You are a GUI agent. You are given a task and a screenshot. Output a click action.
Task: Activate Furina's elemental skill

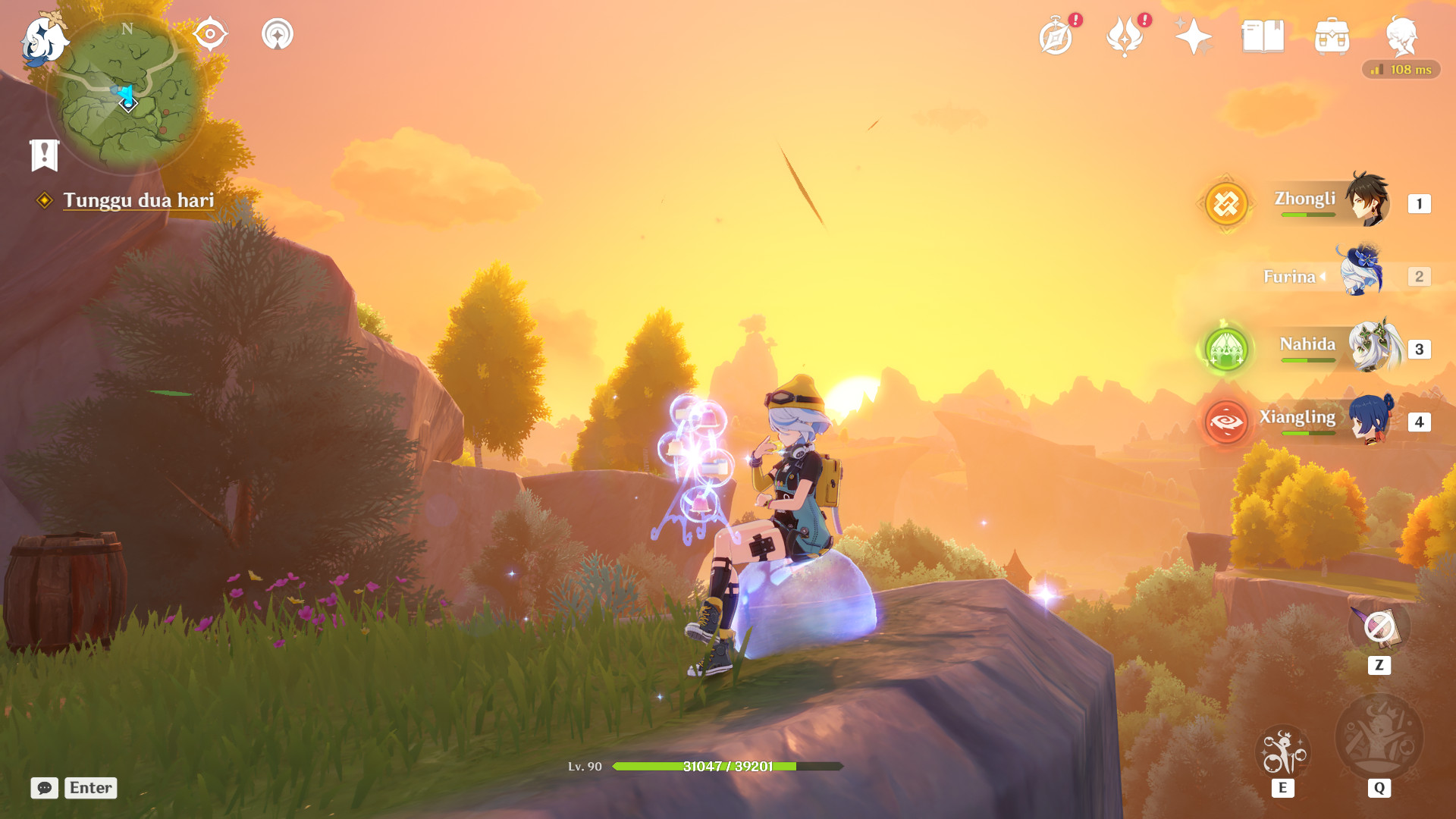coord(1282,753)
